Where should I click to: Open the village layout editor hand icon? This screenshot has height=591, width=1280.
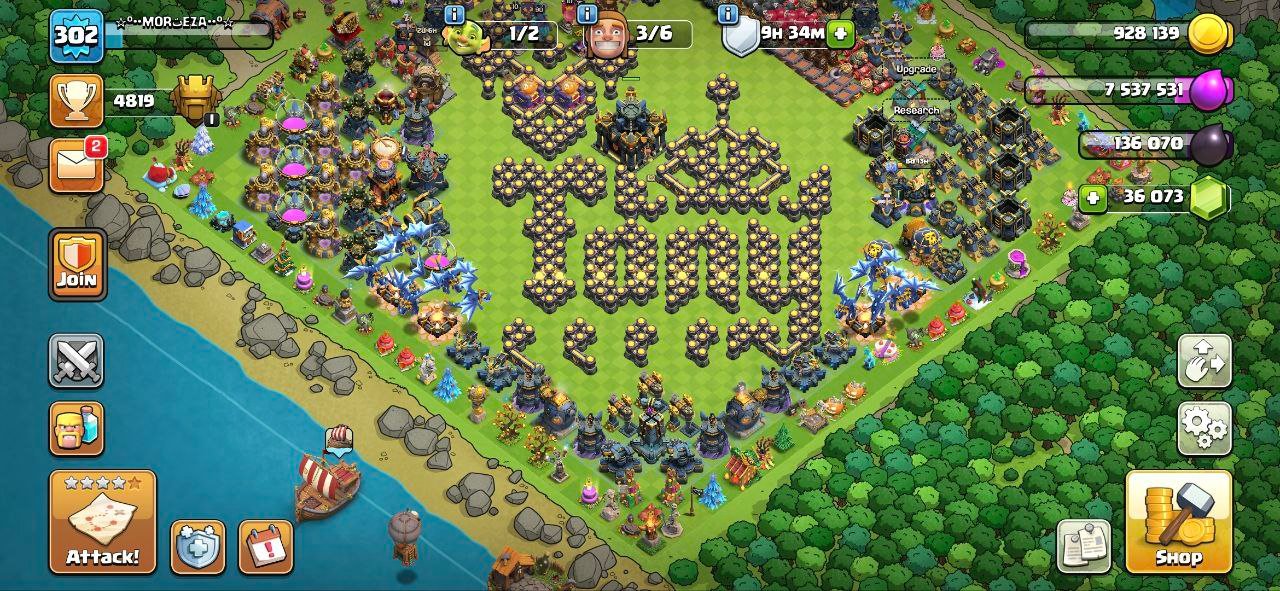tap(1204, 361)
